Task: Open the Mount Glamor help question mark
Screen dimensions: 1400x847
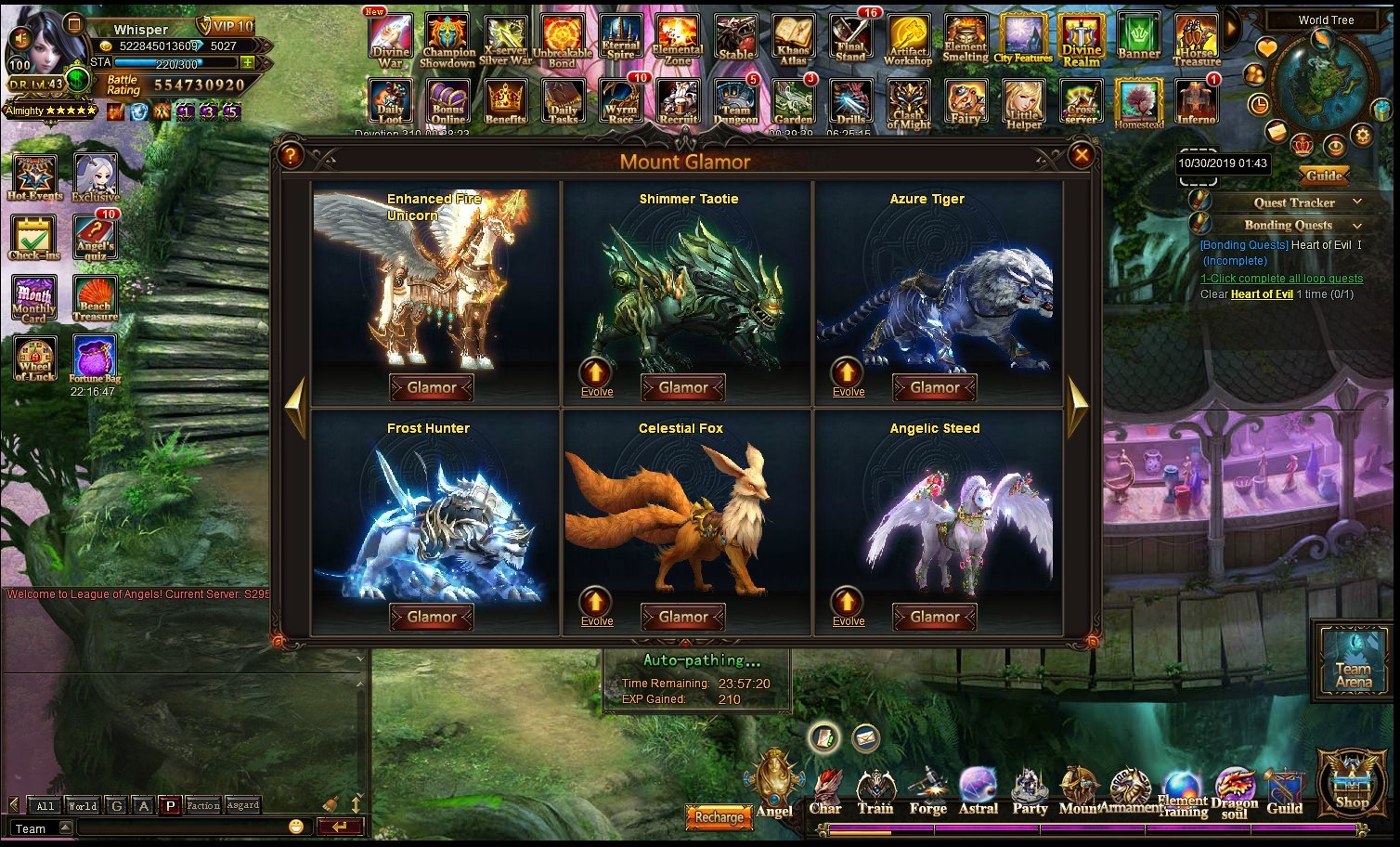Action: point(291,156)
